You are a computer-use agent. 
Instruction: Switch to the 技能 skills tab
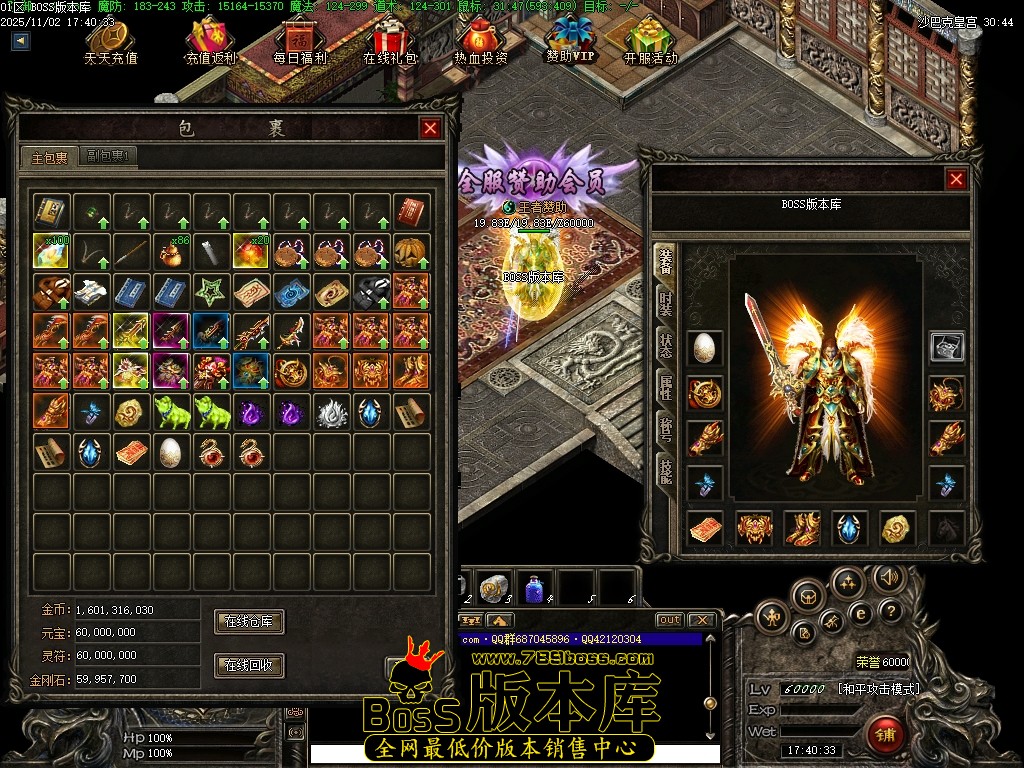[665, 469]
